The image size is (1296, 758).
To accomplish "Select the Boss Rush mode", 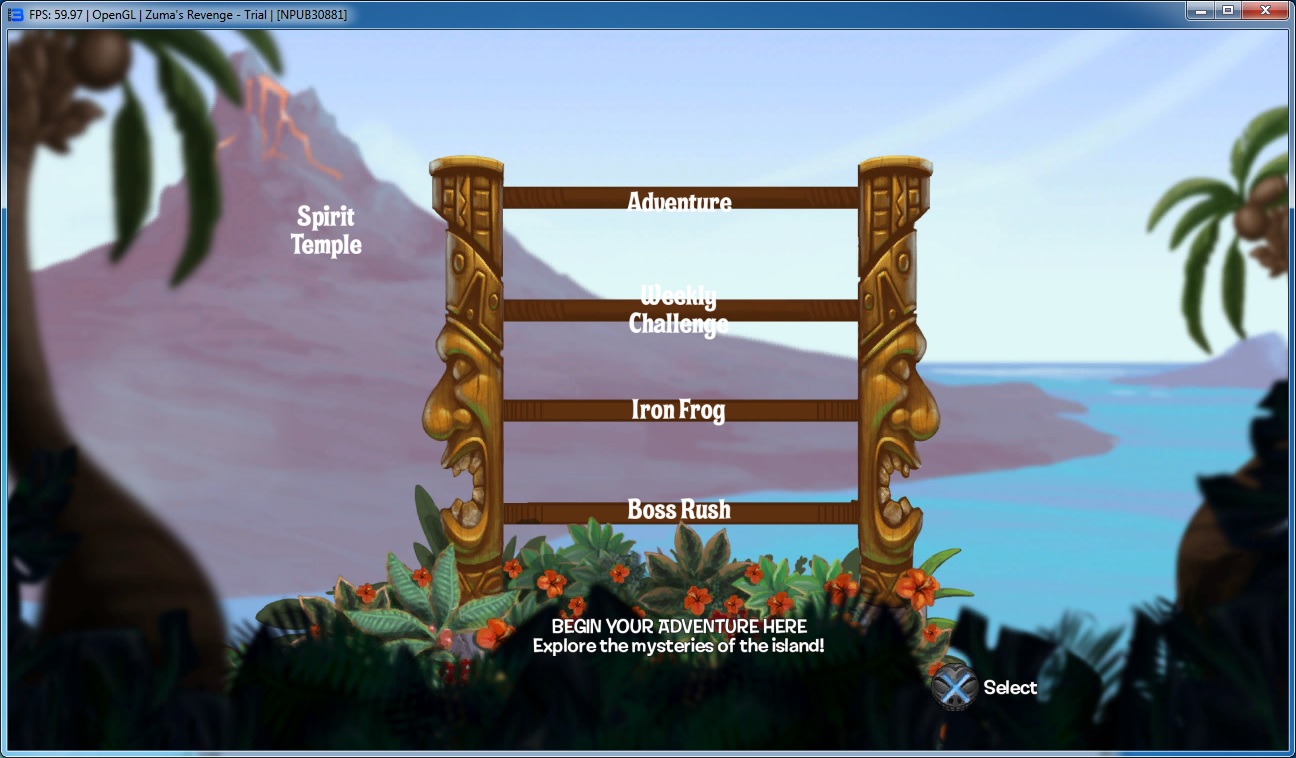I will [679, 510].
